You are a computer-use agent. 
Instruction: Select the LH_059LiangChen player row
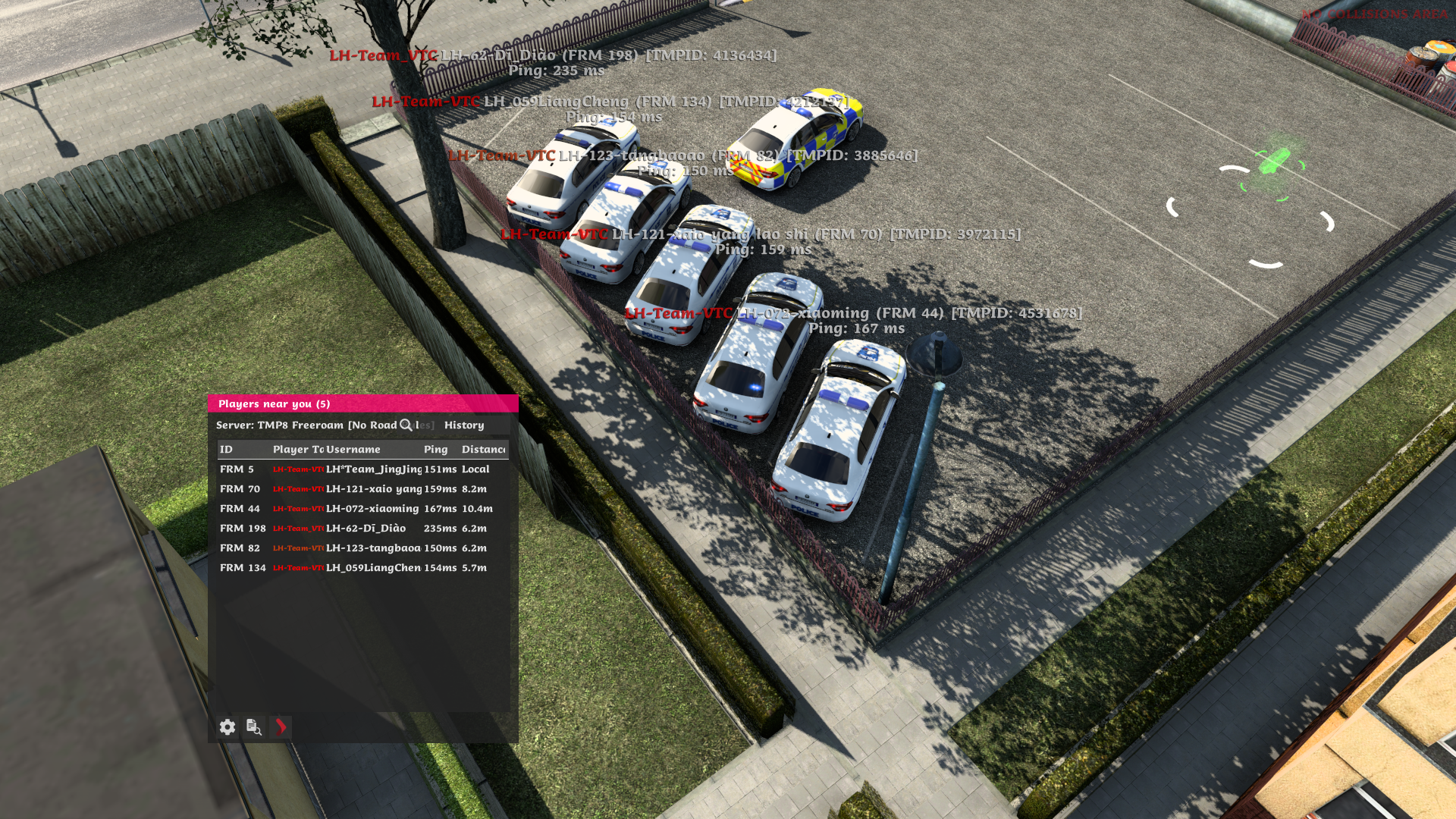[x=362, y=568]
